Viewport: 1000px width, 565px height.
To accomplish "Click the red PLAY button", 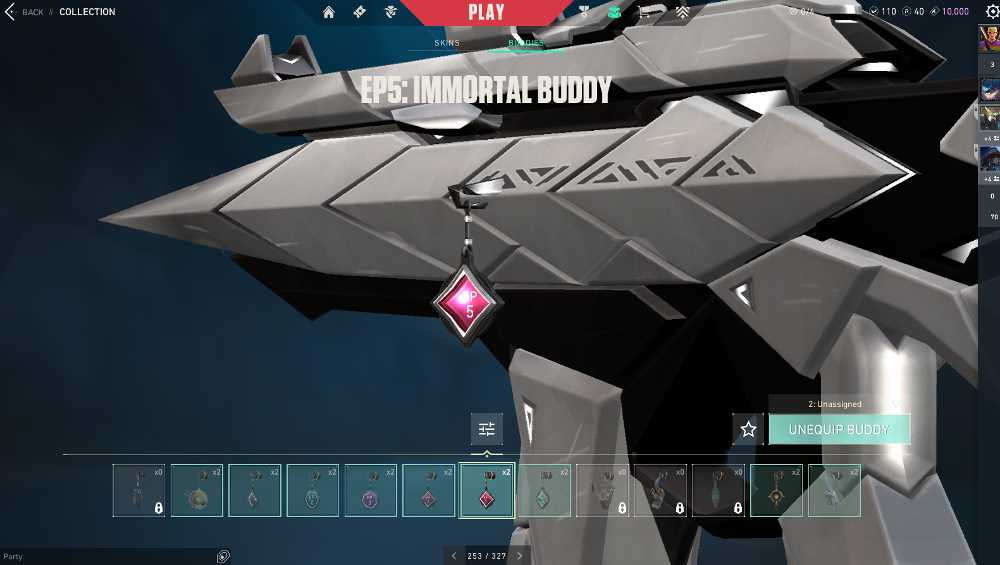I will (x=486, y=12).
